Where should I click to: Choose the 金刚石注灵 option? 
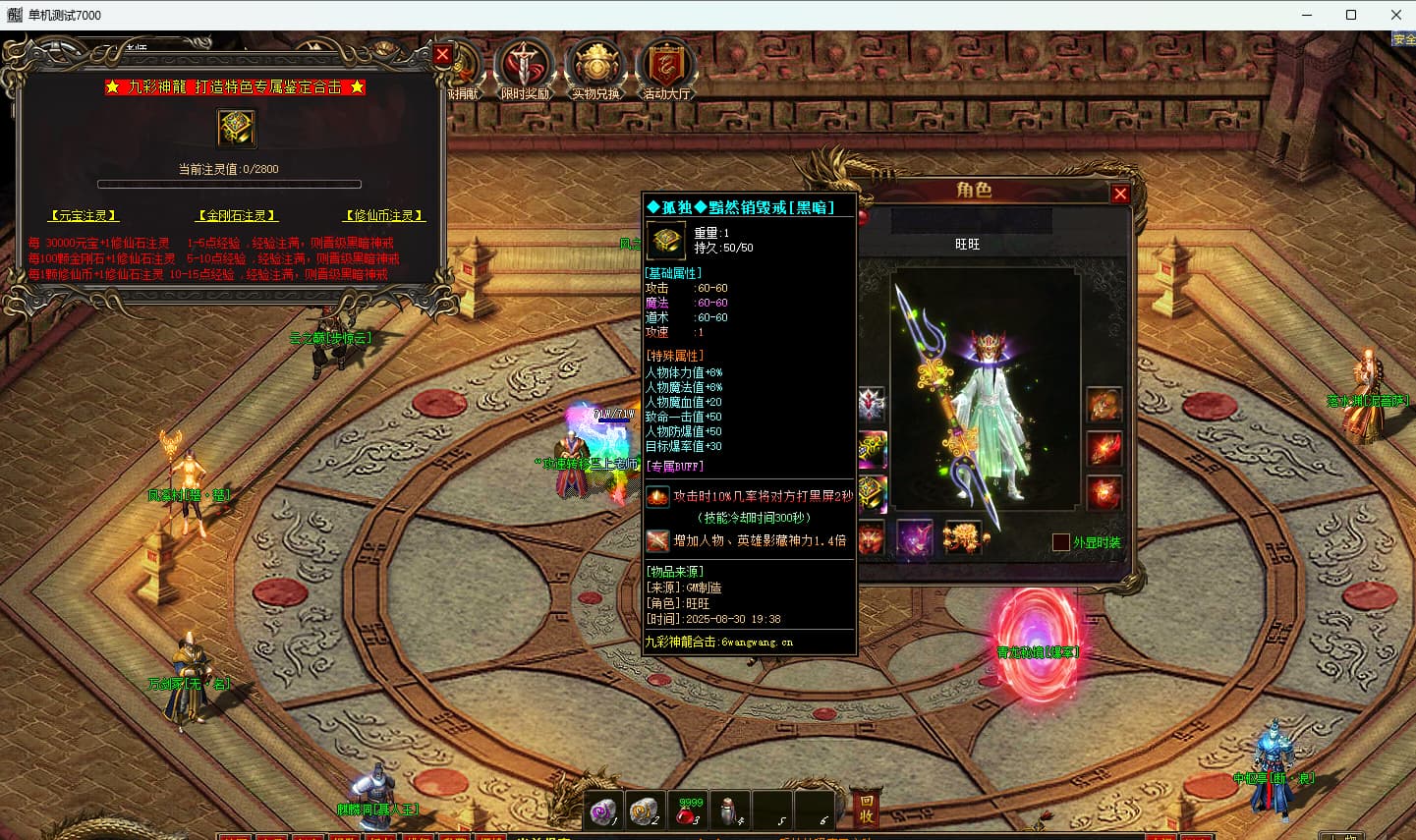click(236, 215)
